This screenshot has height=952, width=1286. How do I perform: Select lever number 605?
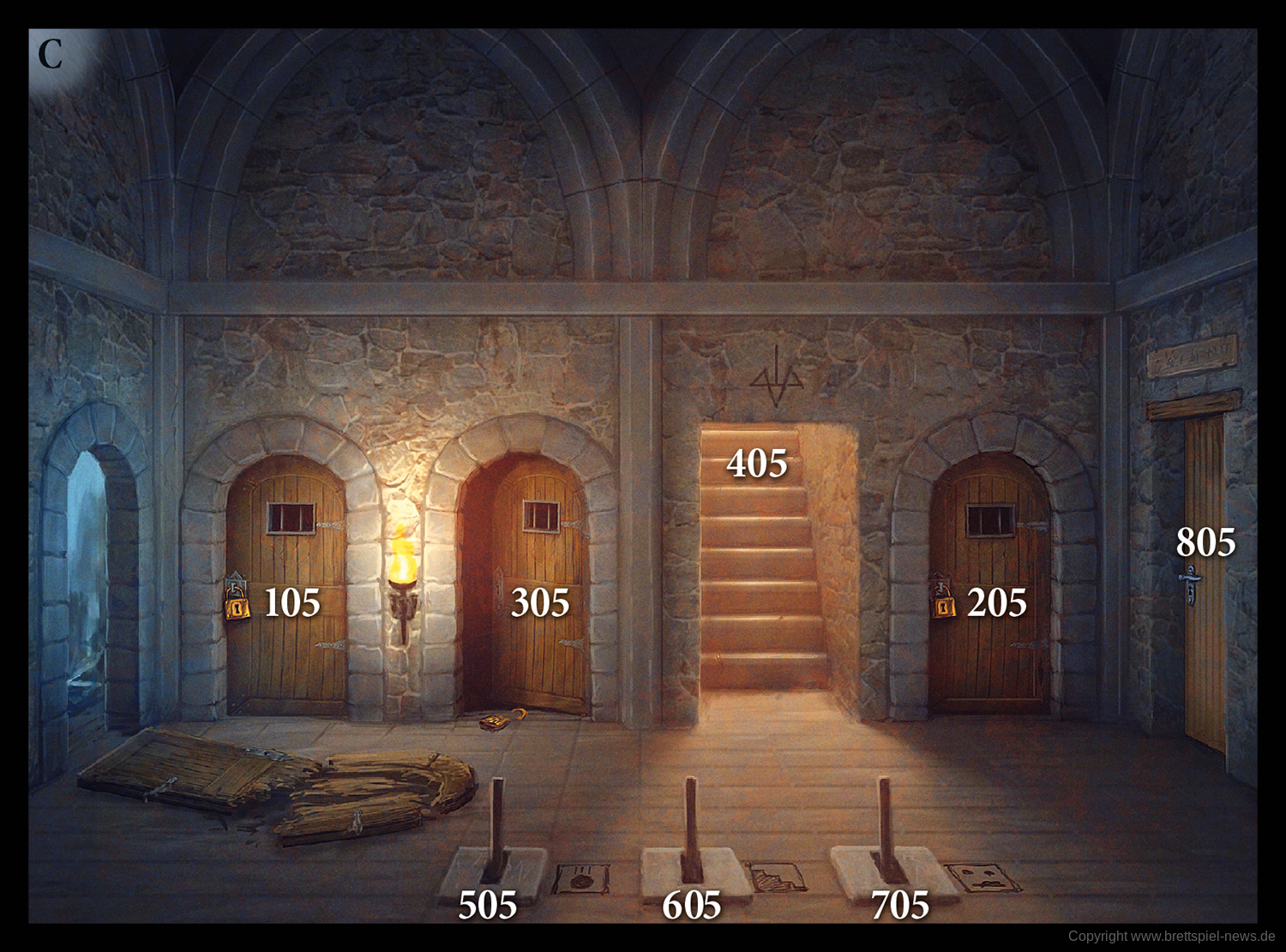pyautogui.click(x=691, y=905)
